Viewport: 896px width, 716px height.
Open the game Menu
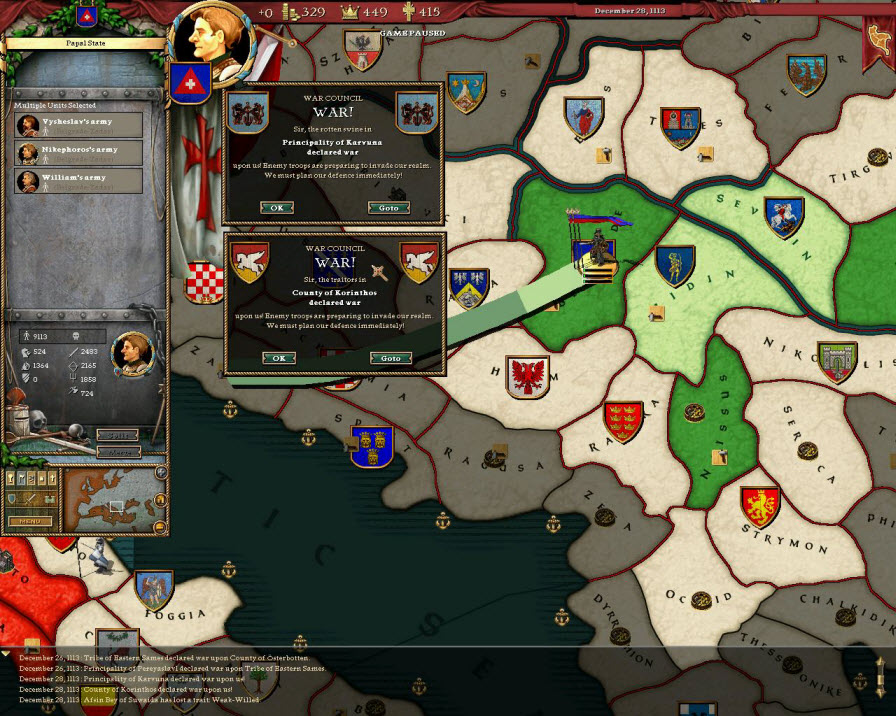[x=29, y=521]
